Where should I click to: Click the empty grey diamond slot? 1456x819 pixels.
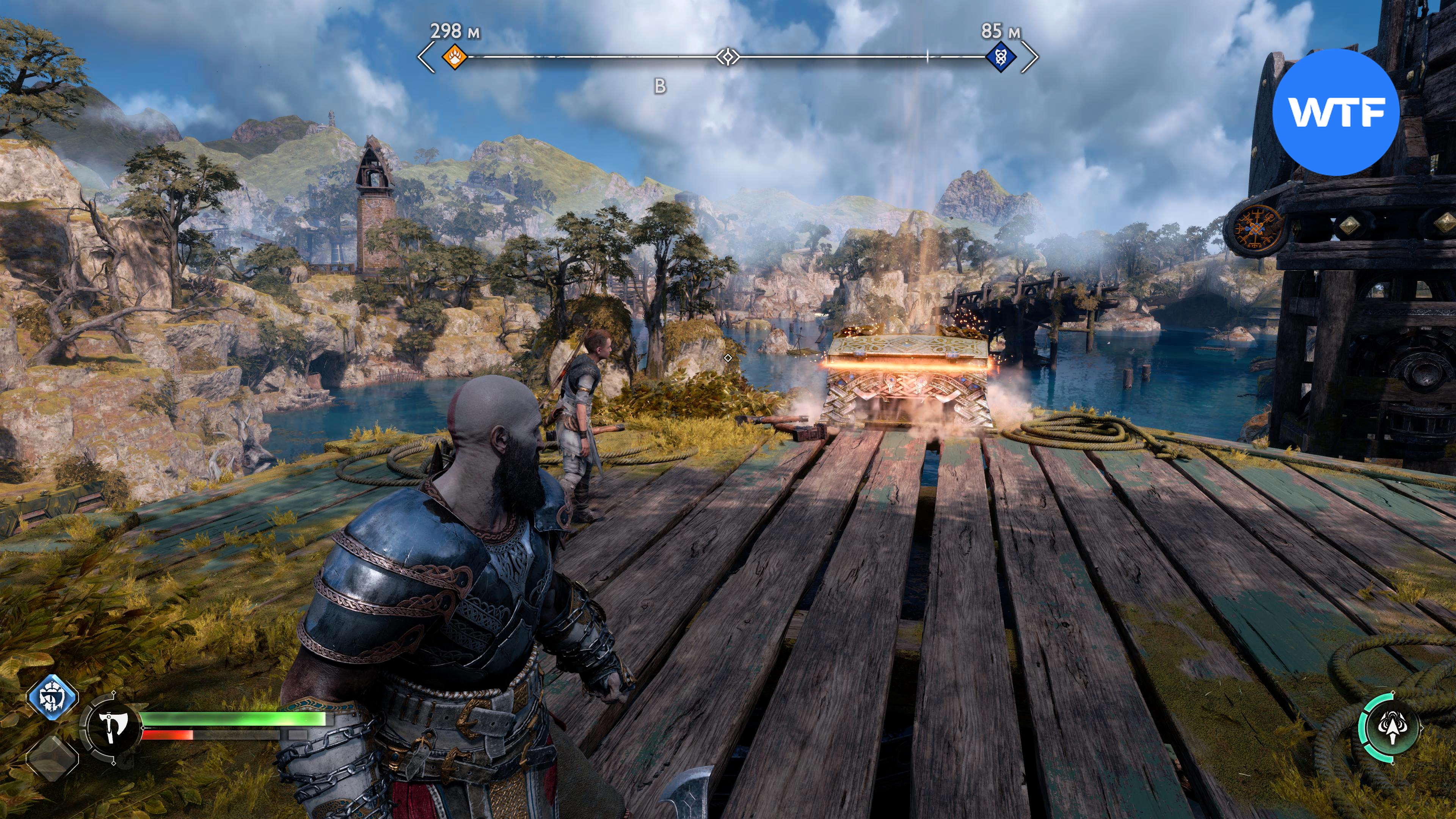pyautogui.click(x=52, y=756)
